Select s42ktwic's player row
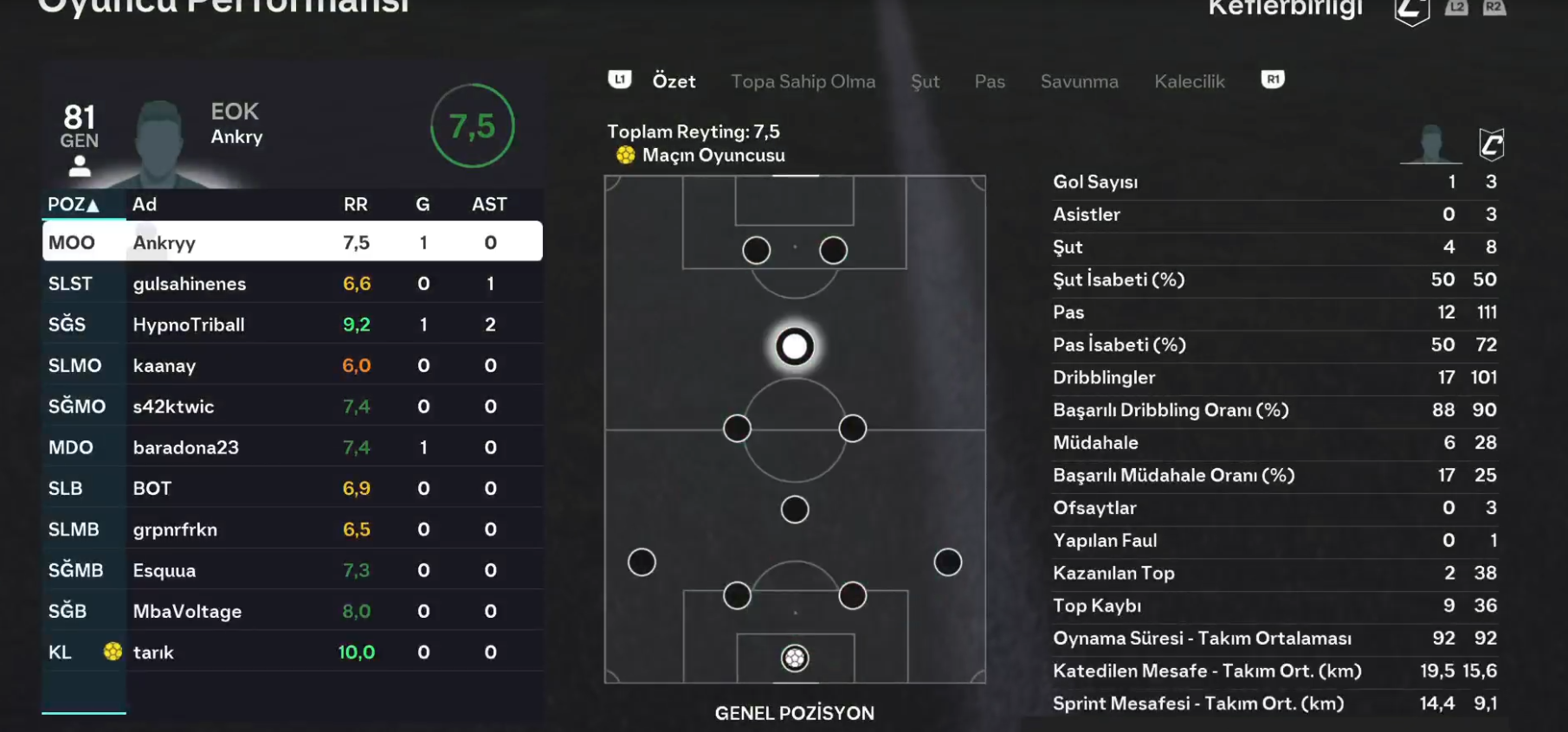The height and width of the screenshot is (732, 1568). pyautogui.click(x=293, y=407)
